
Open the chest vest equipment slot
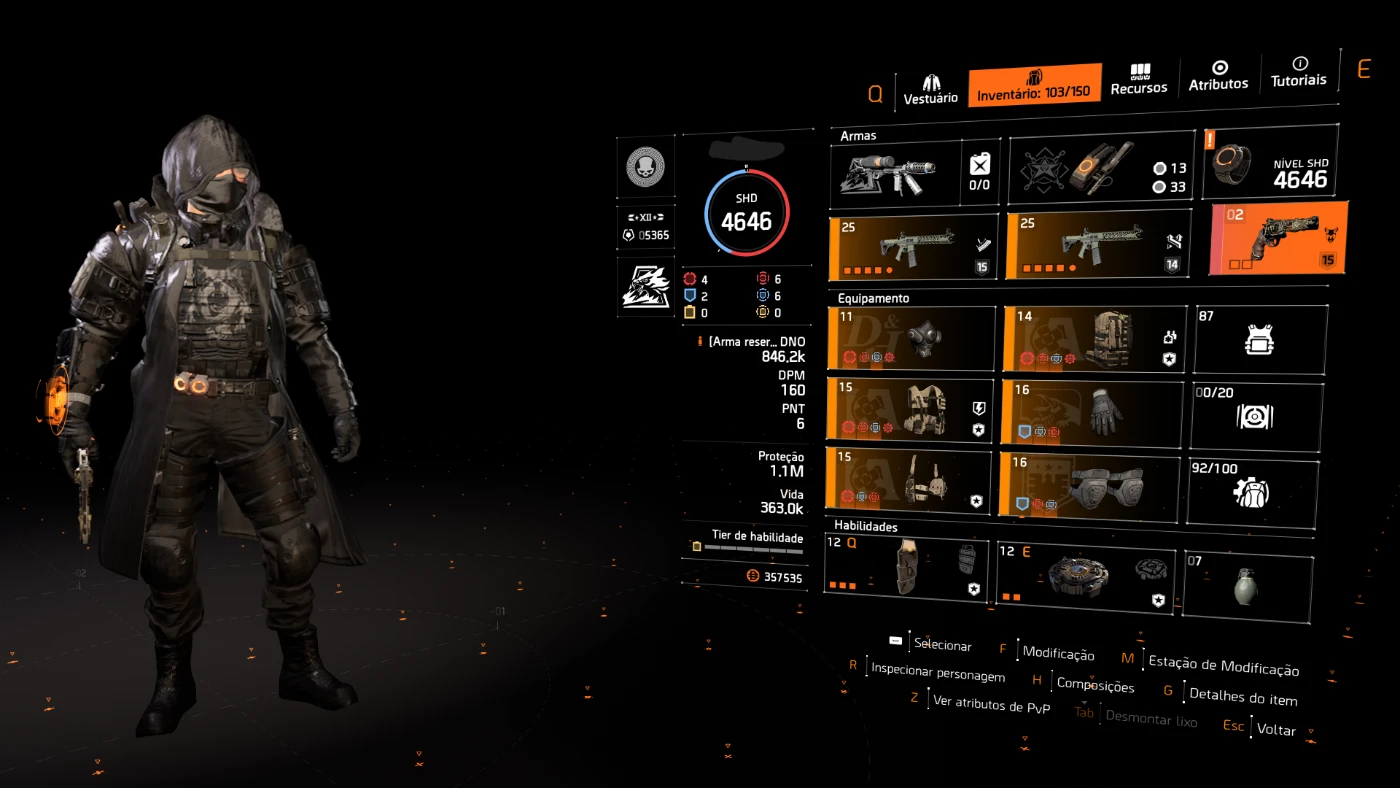(910, 409)
